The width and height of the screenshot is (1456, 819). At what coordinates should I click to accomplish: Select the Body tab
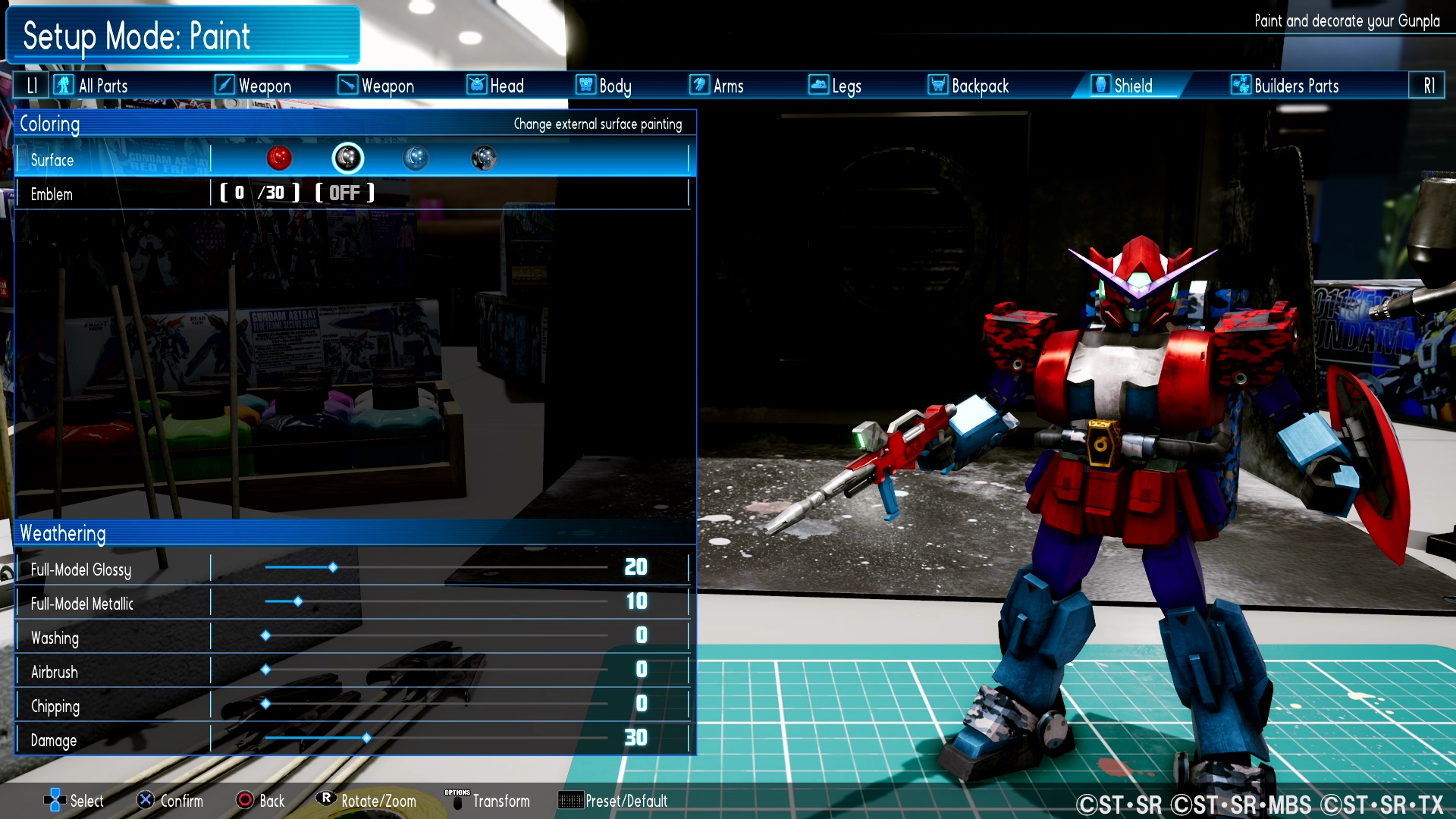[x=604, y=86]
